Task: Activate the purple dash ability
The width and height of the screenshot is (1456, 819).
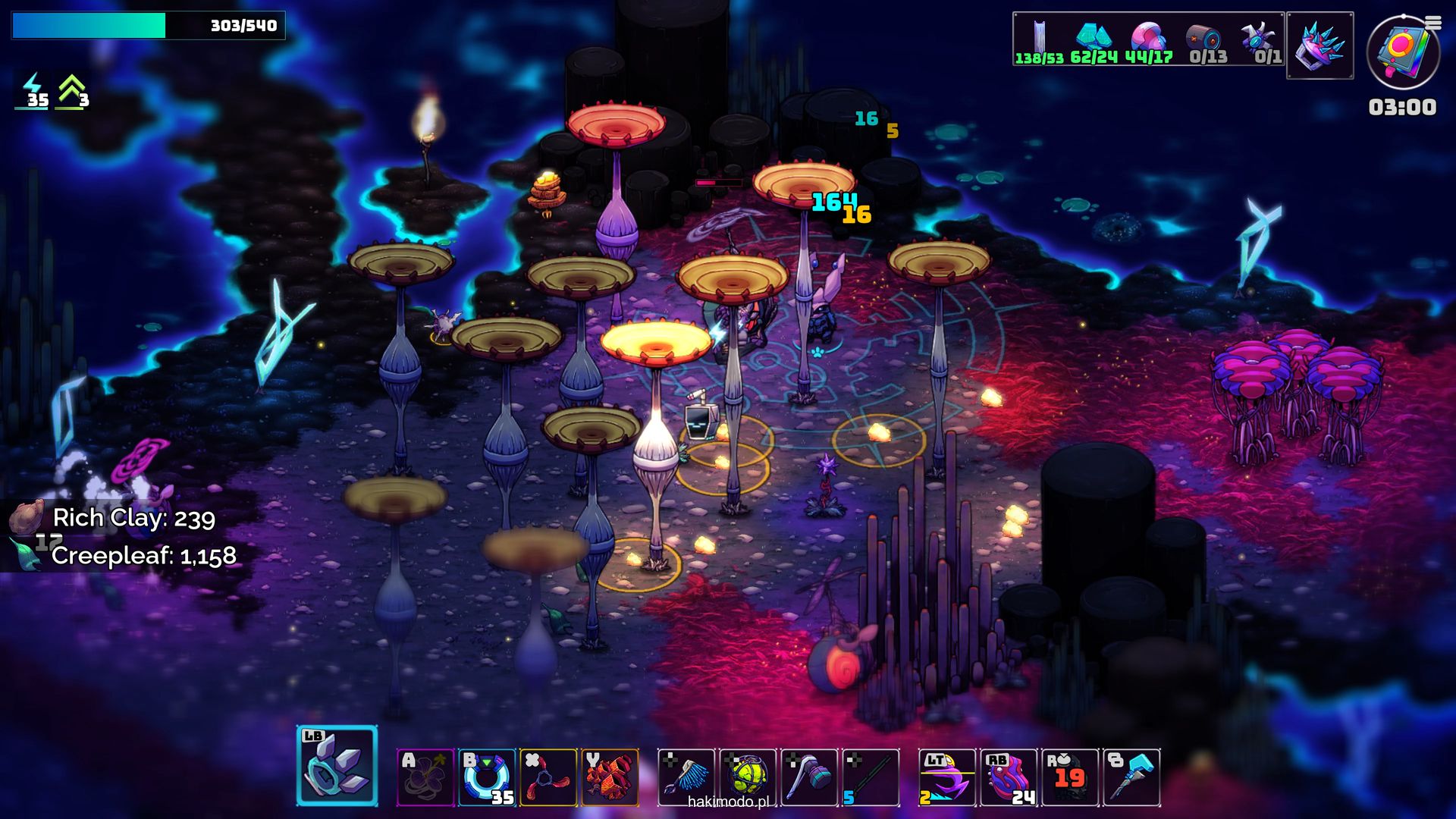Action: [947, 777]
